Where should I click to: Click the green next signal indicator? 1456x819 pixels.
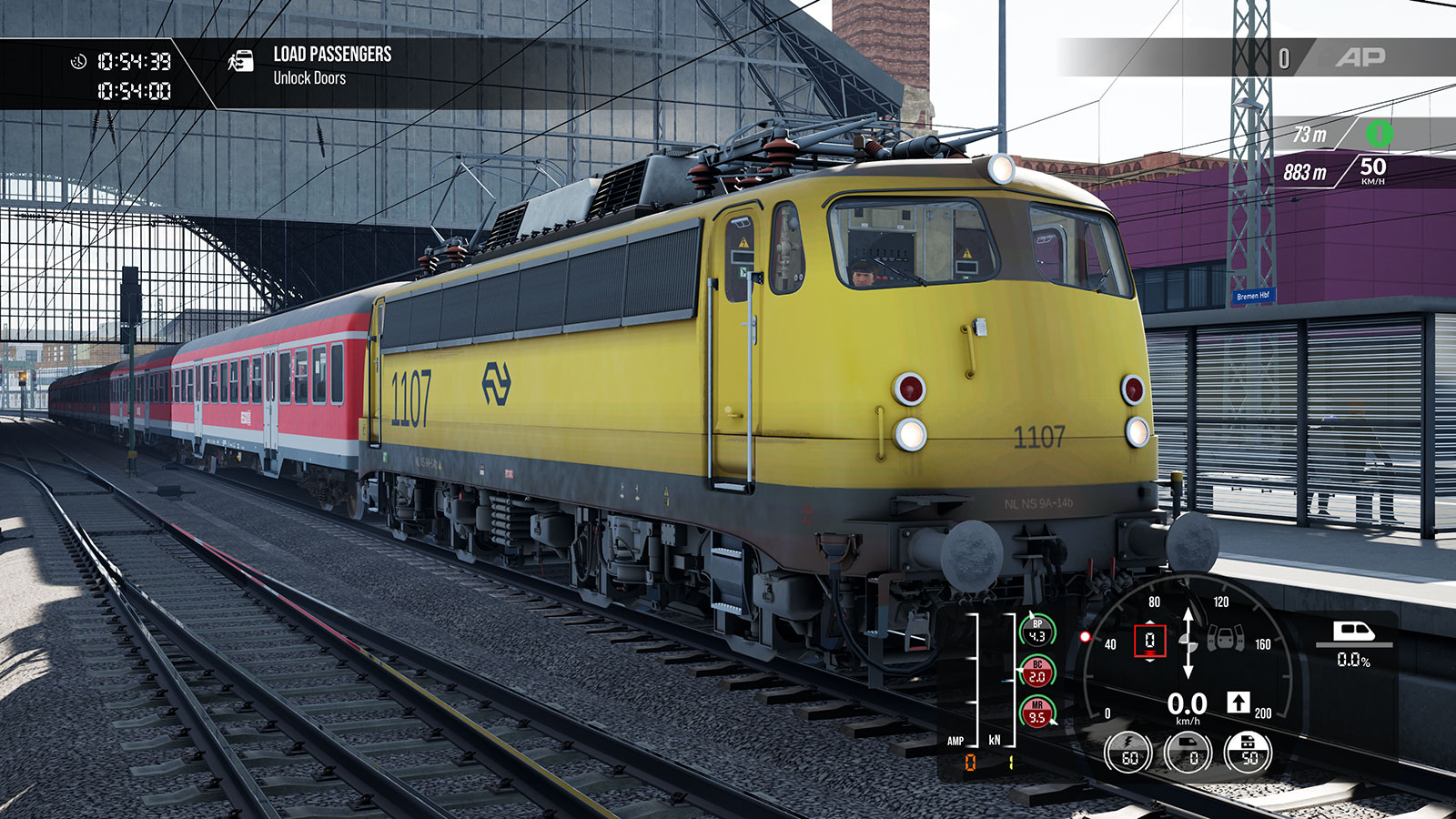[x=1379, y=135]
